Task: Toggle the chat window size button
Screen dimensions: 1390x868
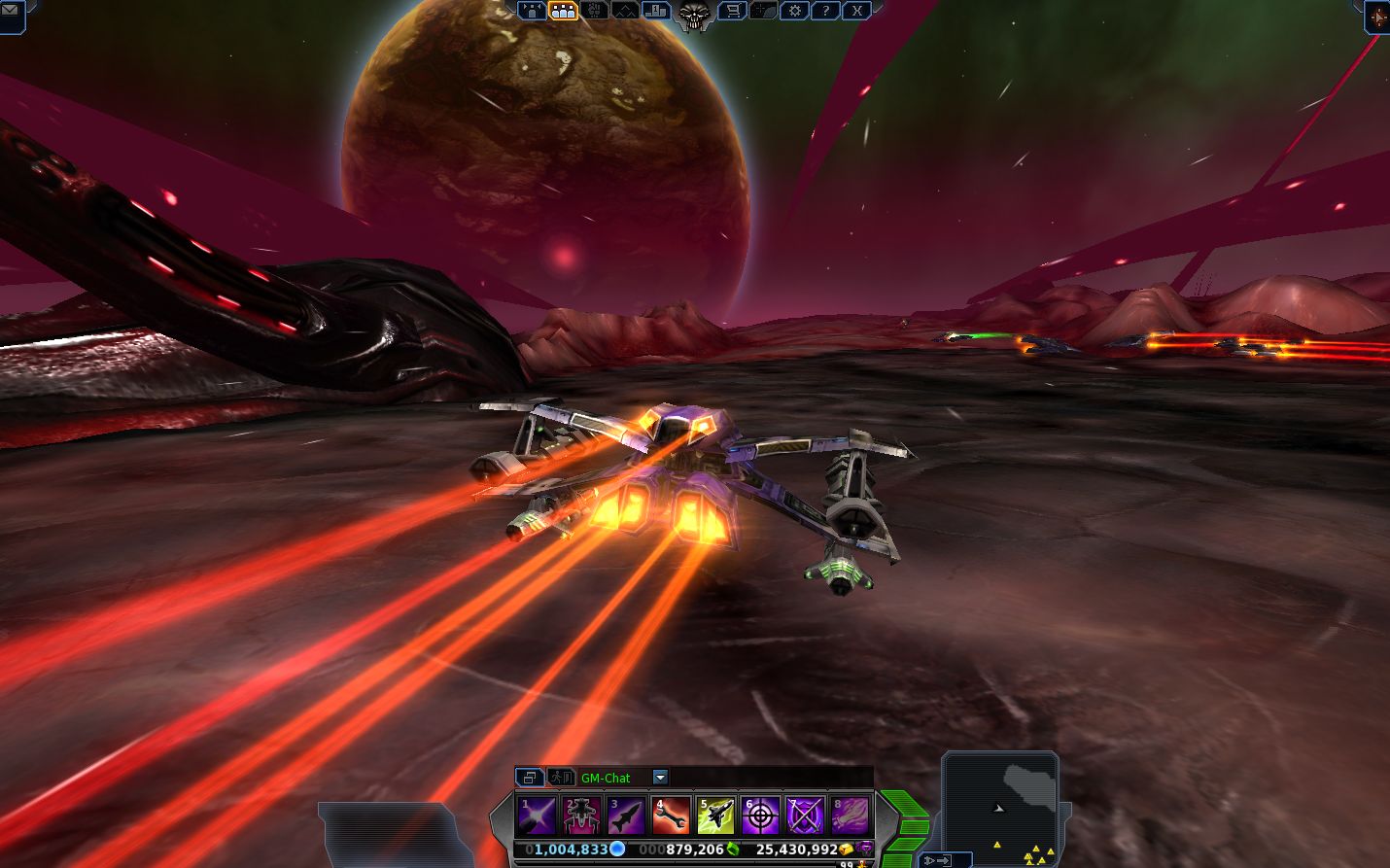Action: 530,778
